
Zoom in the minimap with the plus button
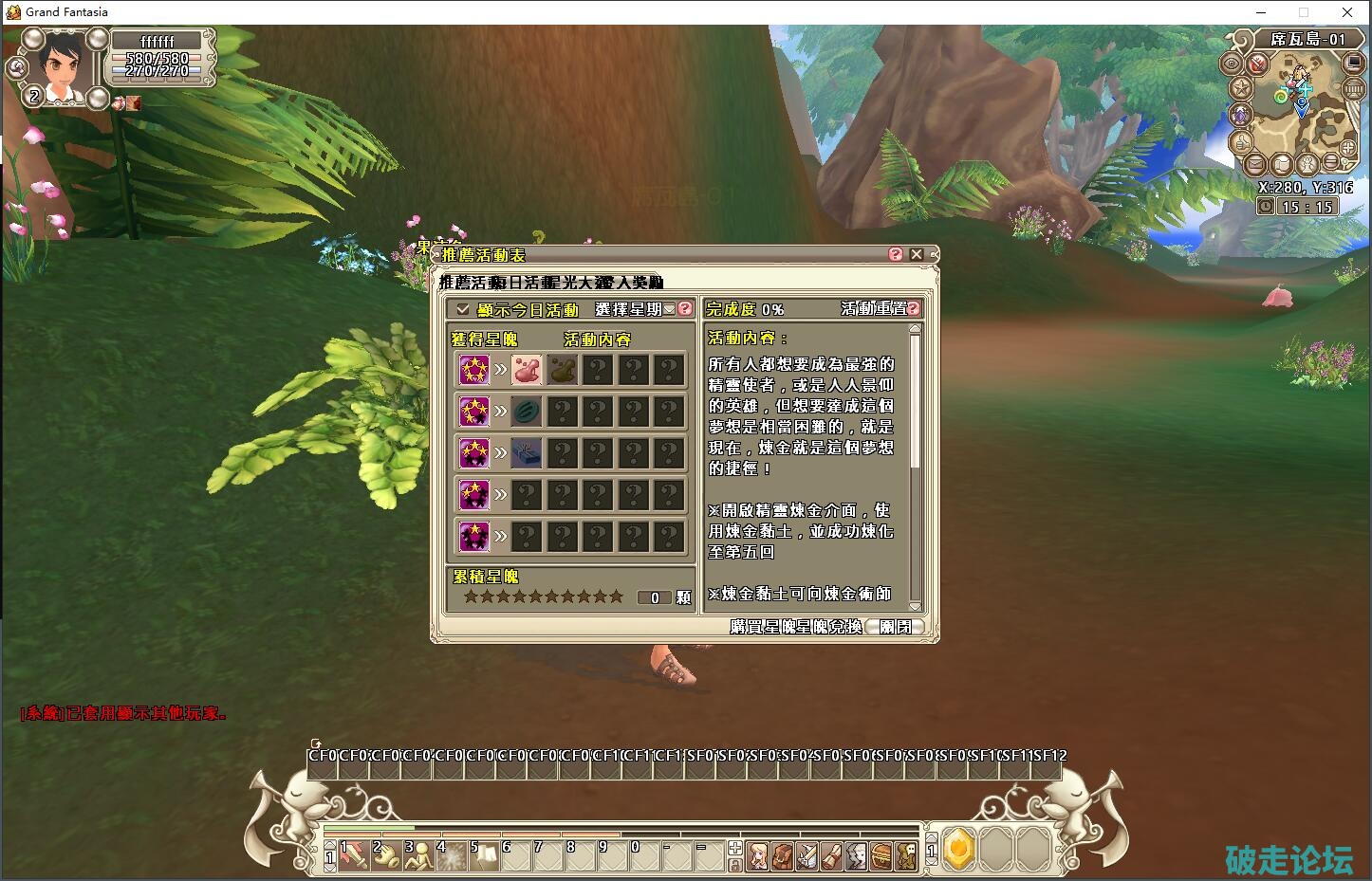pos(1349,148)
